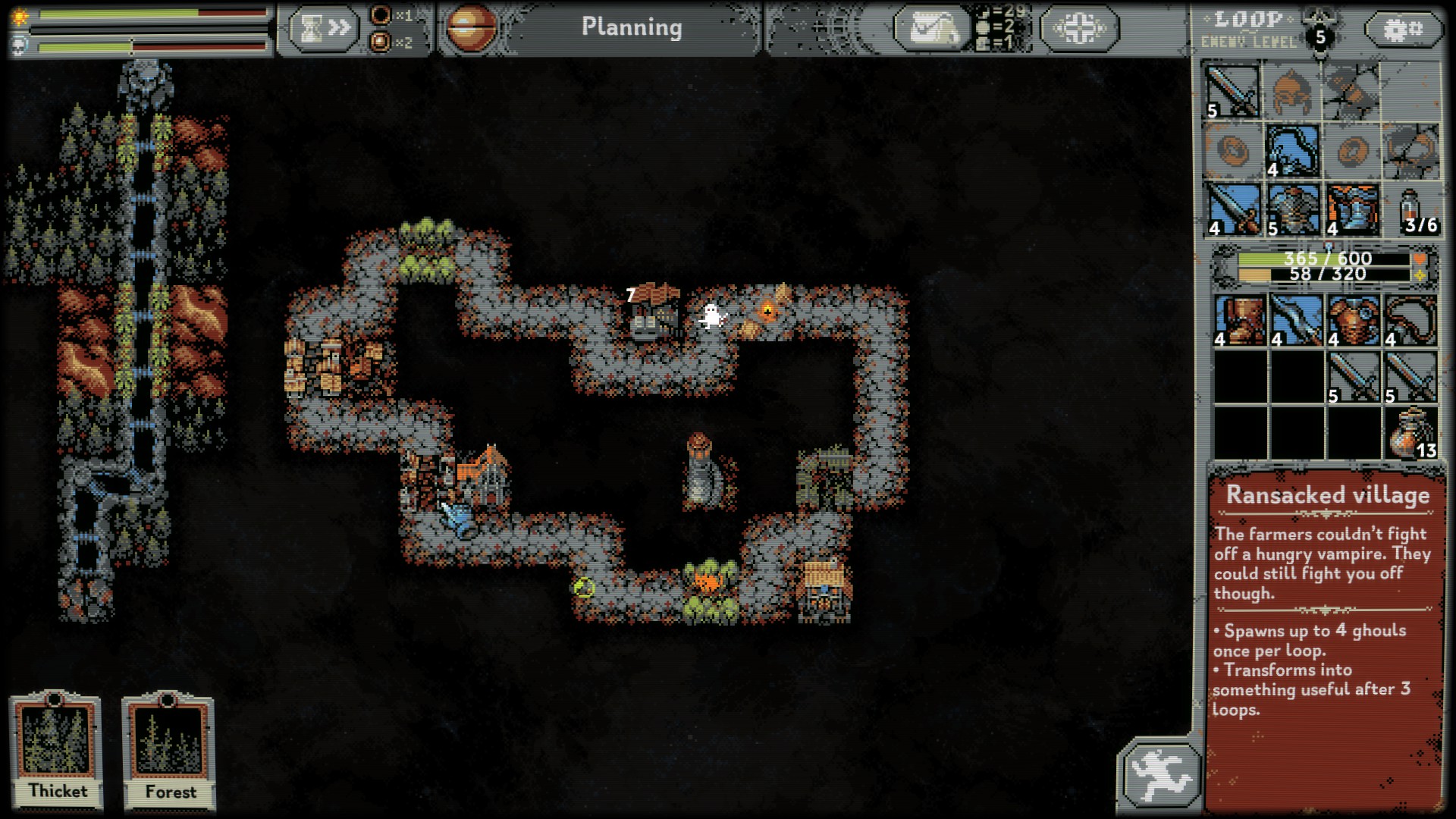Select the equipped level 5 chest armor
Image resolution: width=1456 pixels, height=819 pixels.
(1292, 209)
